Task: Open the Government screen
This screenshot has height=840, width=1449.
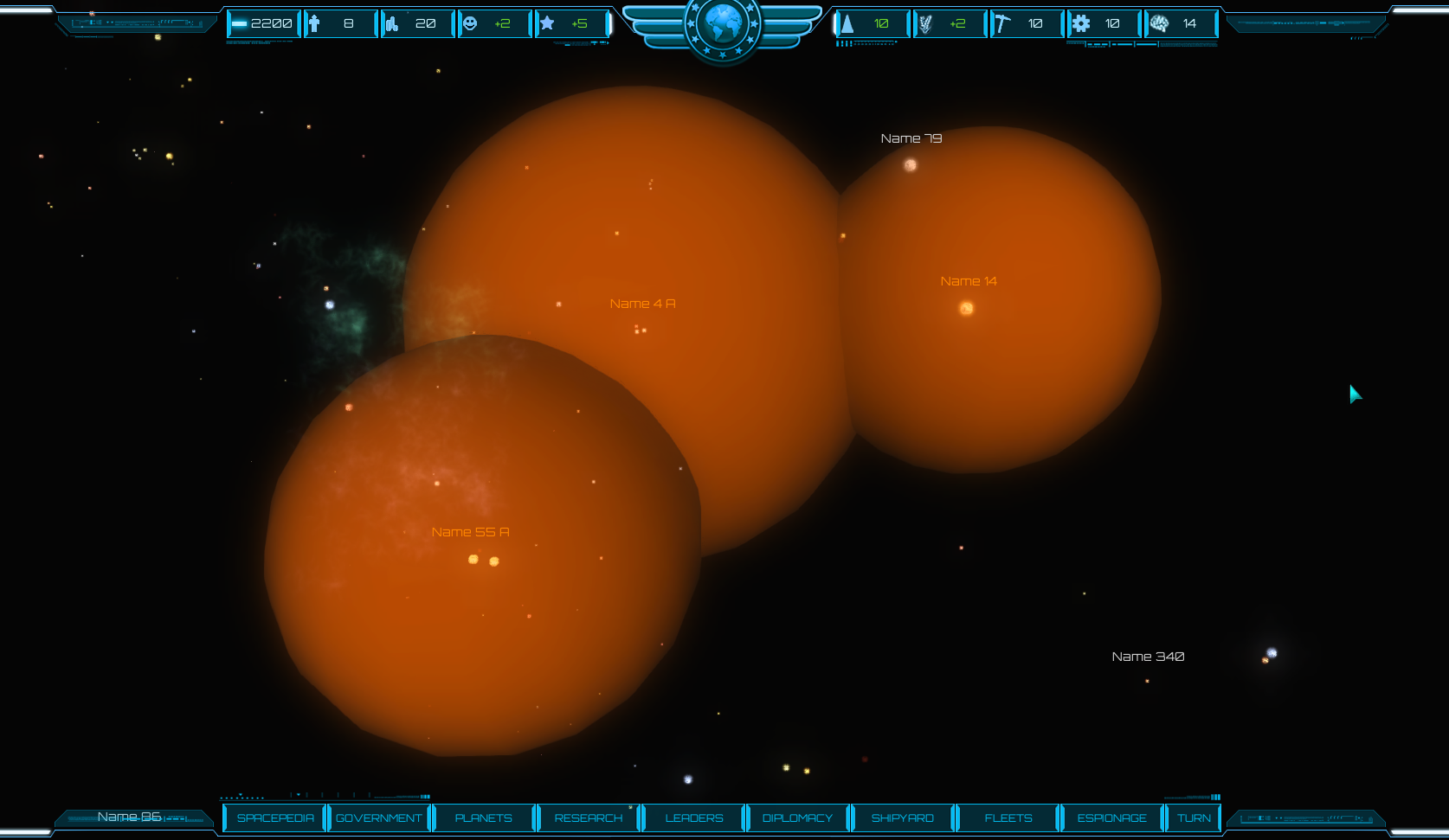Action: pos(379,818)
